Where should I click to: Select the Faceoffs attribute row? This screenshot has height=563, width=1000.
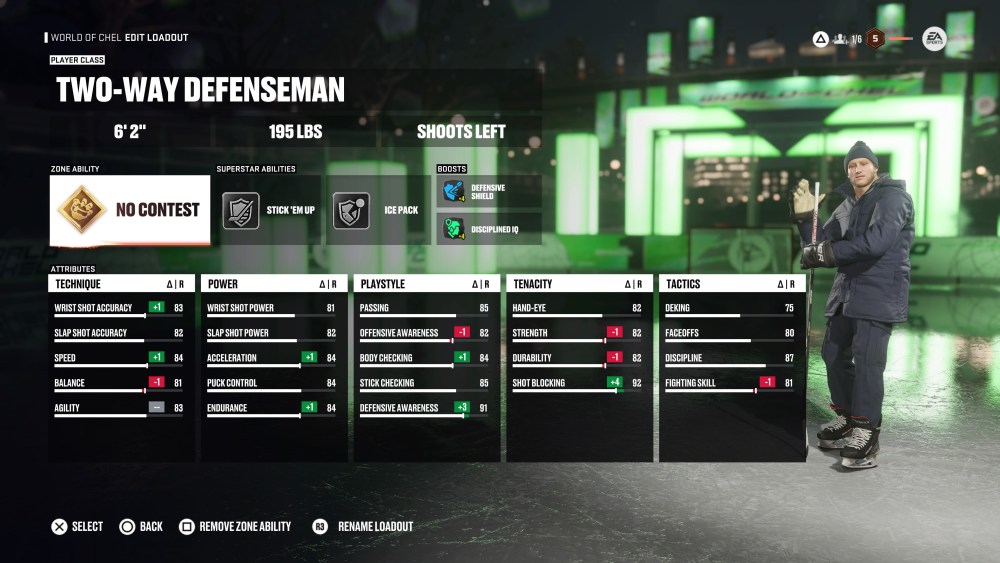click(731, 334)
